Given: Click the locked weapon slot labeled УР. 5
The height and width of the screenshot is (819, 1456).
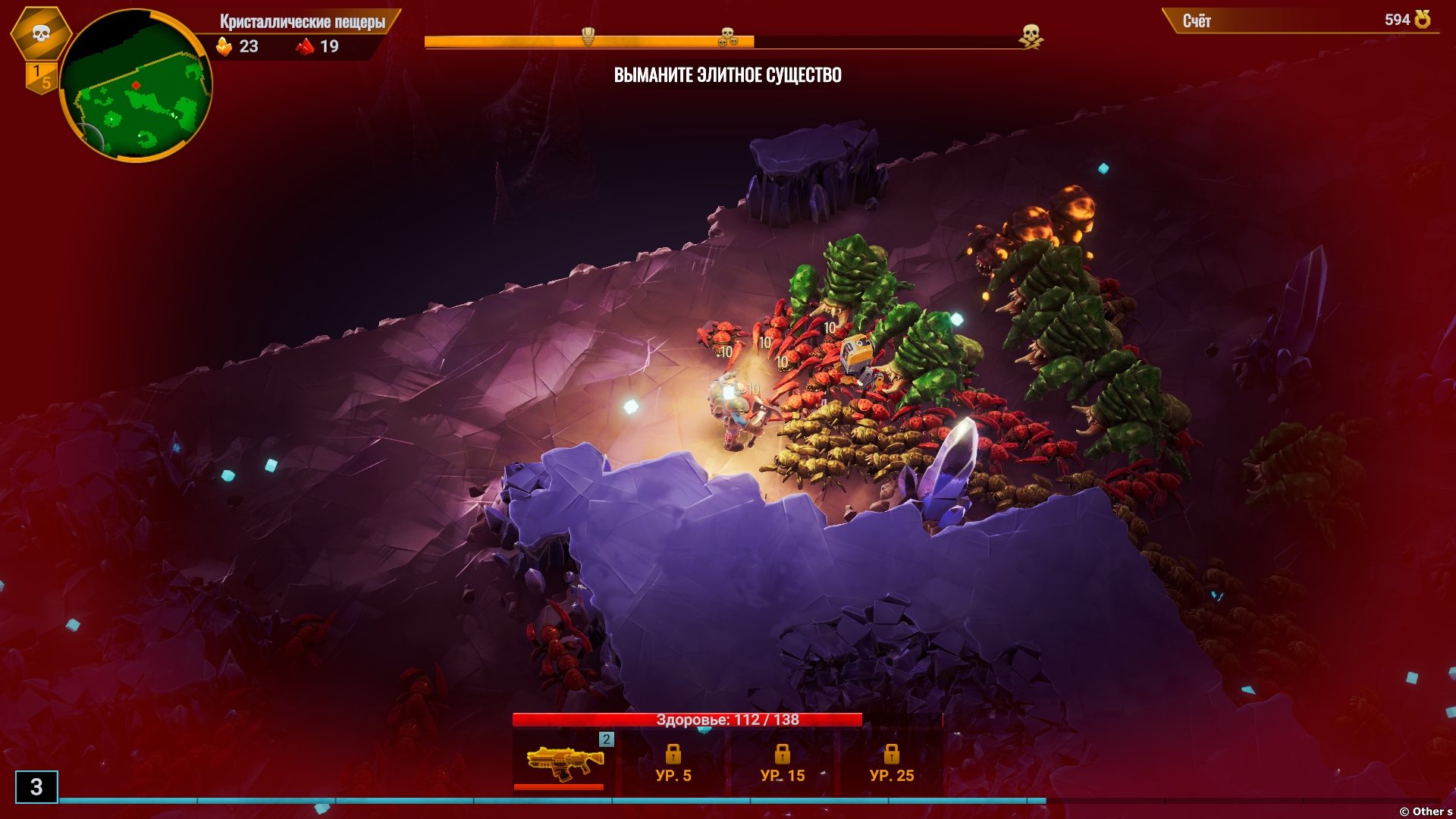Looking at the screenshot, I should click(x=673, y=763).
